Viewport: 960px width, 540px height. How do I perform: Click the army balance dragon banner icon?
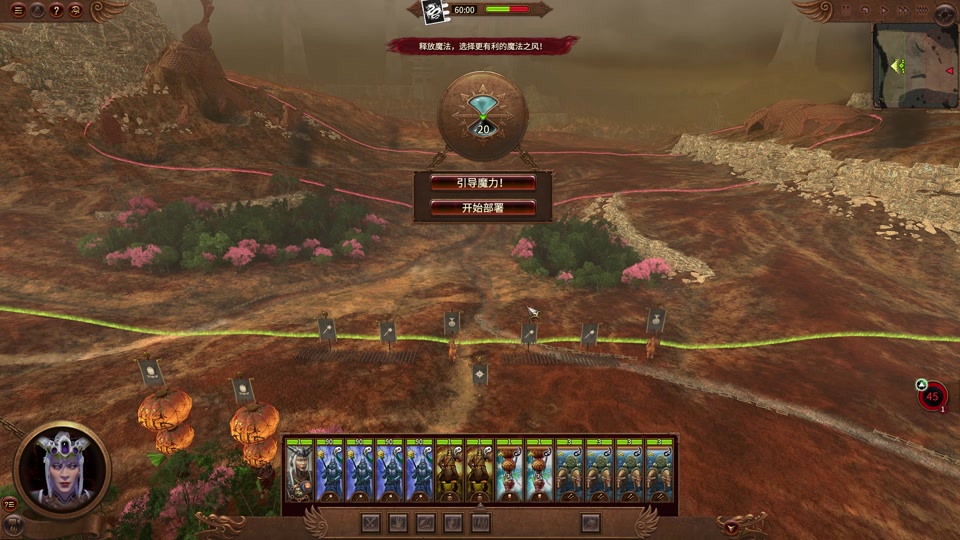pos(434,11)
